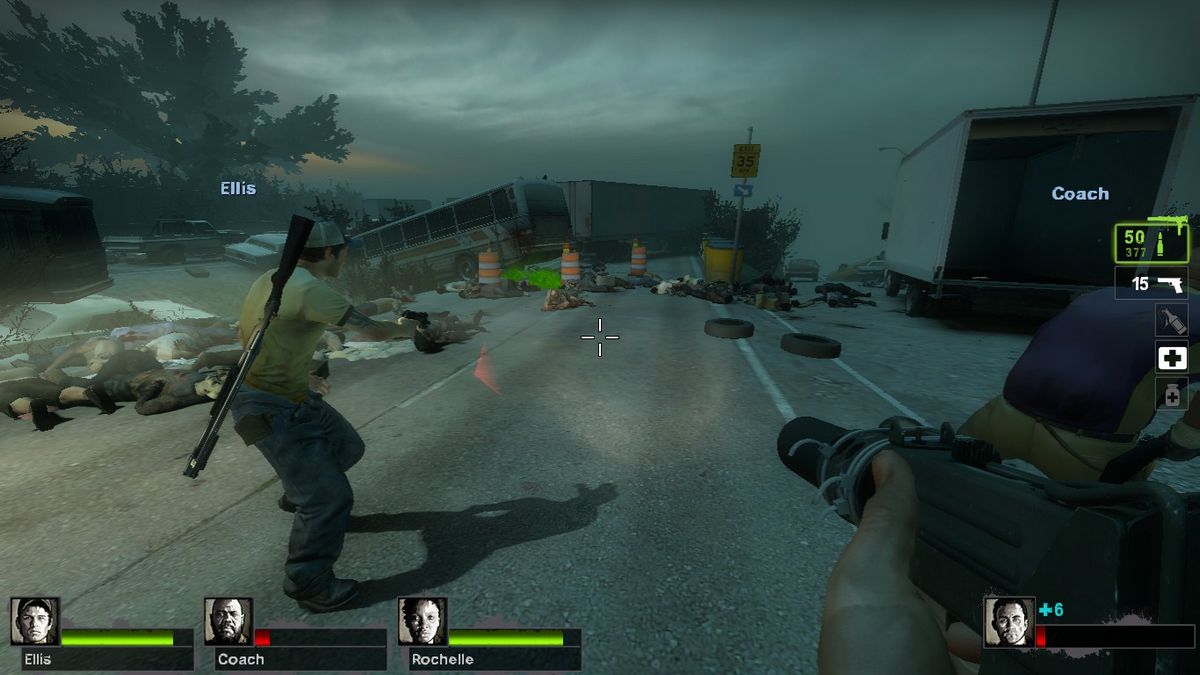
Task: Choose the first aid kit slot
Action: coord(1171,357)
